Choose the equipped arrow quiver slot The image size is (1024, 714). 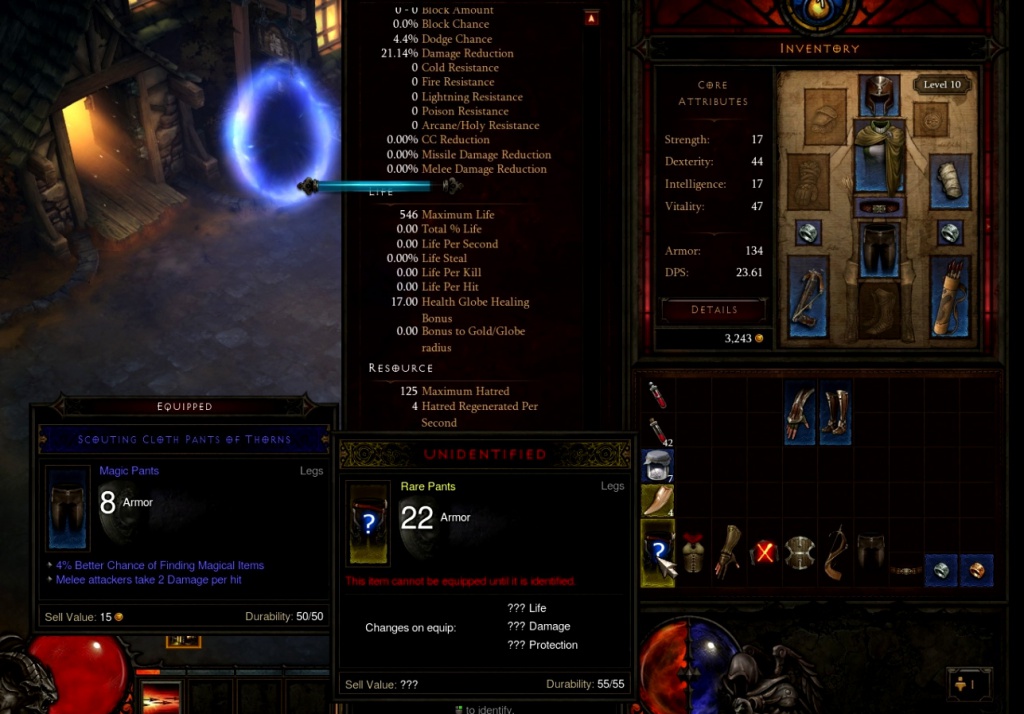click(x=949, y=296)
